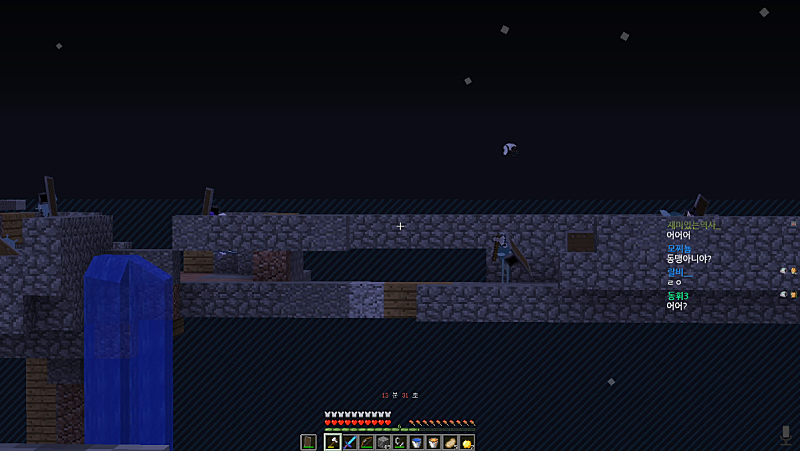The image size is (800, 451).
Task: Select the axe hotbar slot
Action: pyautogui.click(x=332, y=442)
